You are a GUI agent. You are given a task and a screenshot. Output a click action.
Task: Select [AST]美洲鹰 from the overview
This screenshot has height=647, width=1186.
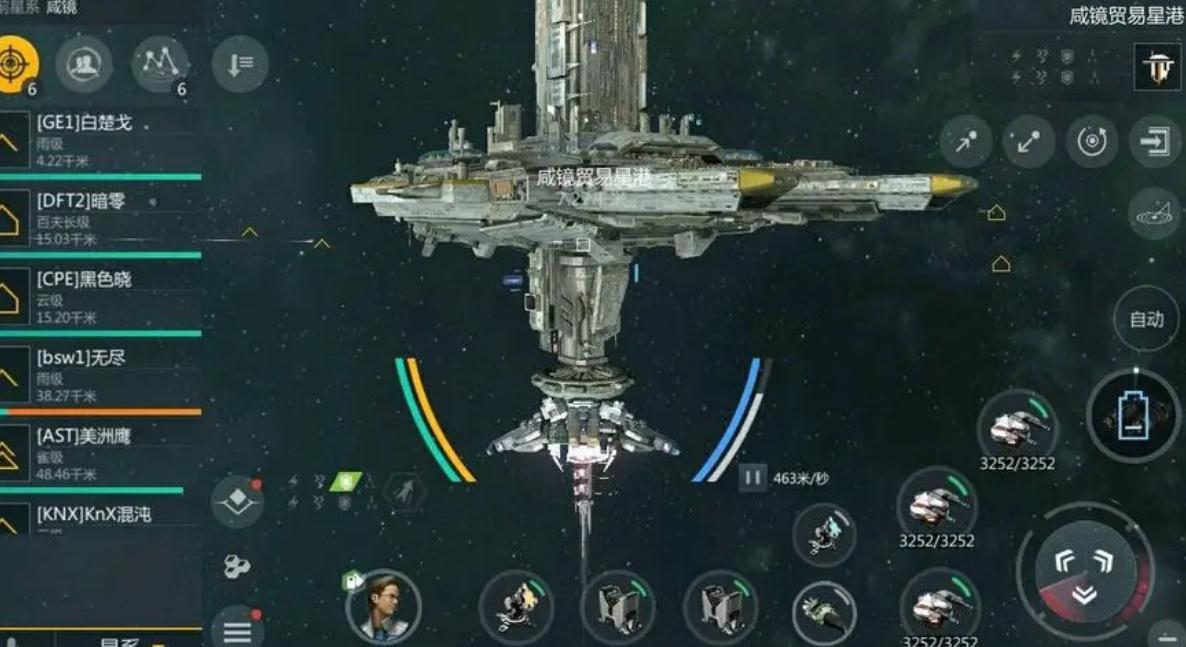100,452
